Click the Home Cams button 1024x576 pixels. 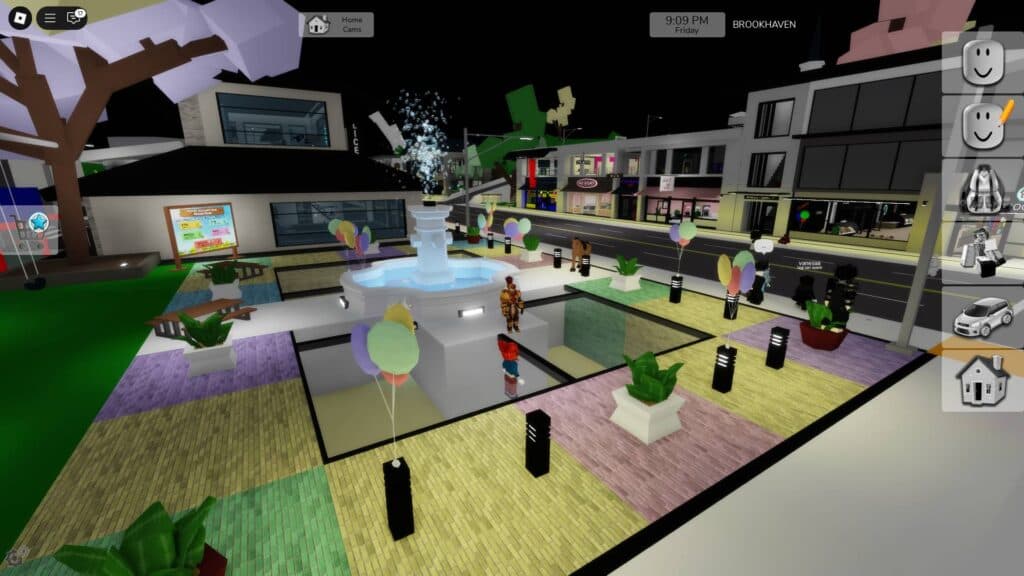click(x=336, y=24)
